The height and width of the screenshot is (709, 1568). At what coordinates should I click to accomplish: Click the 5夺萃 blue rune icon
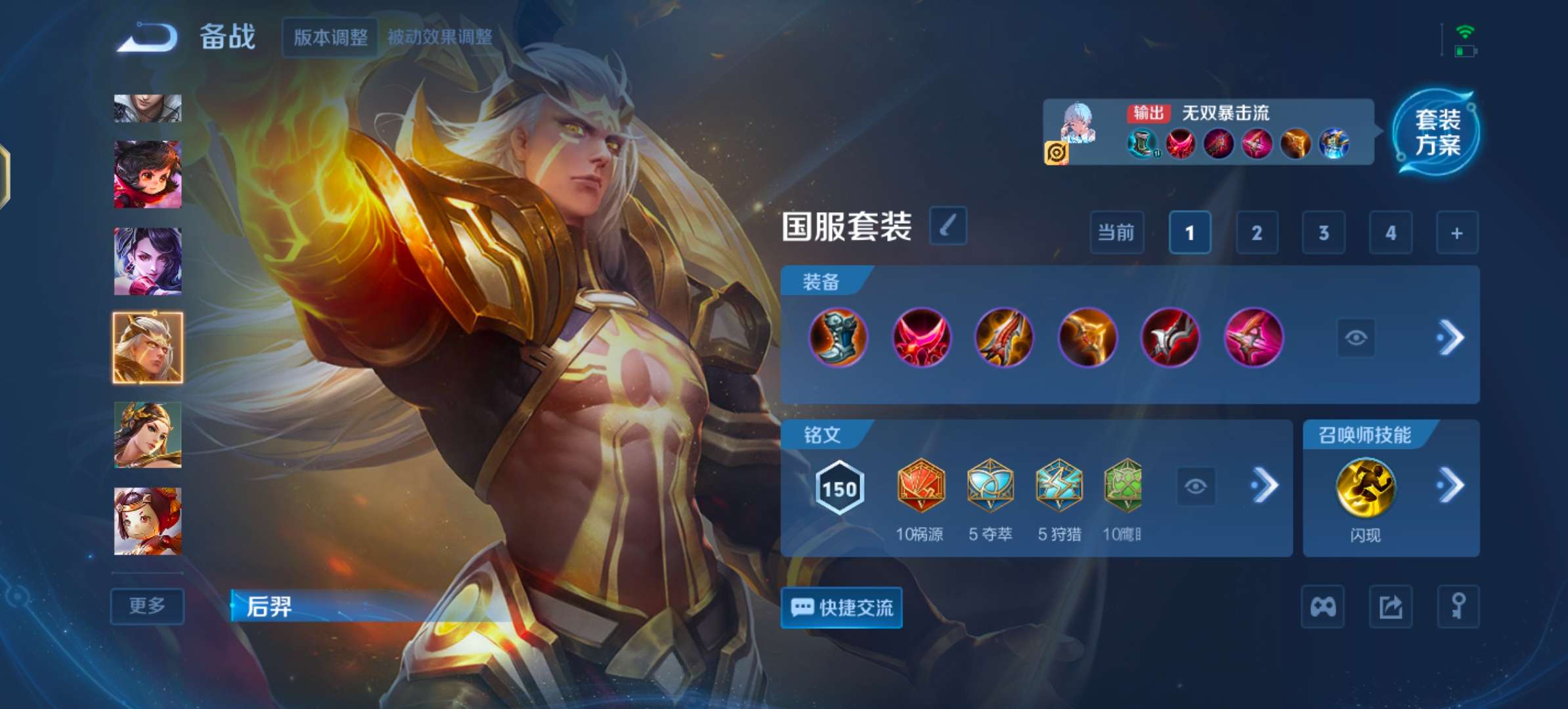(991, 486)
